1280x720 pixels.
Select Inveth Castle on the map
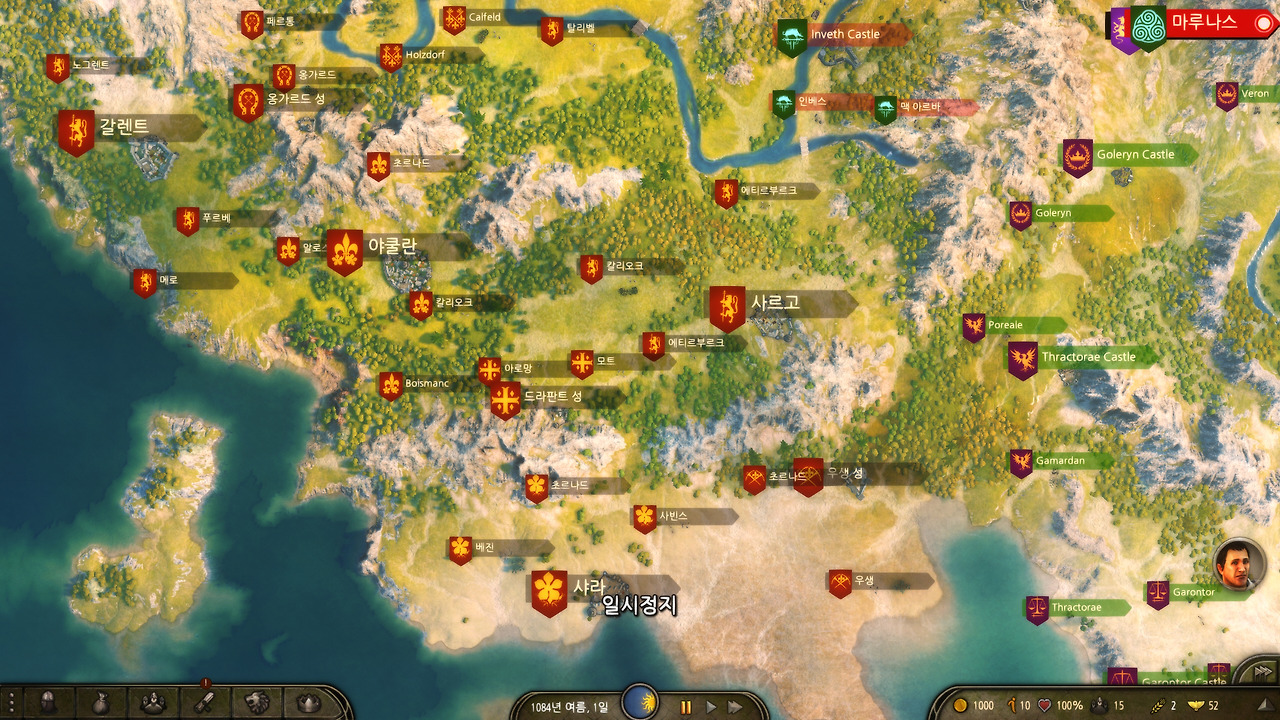(x=792, y=33)
